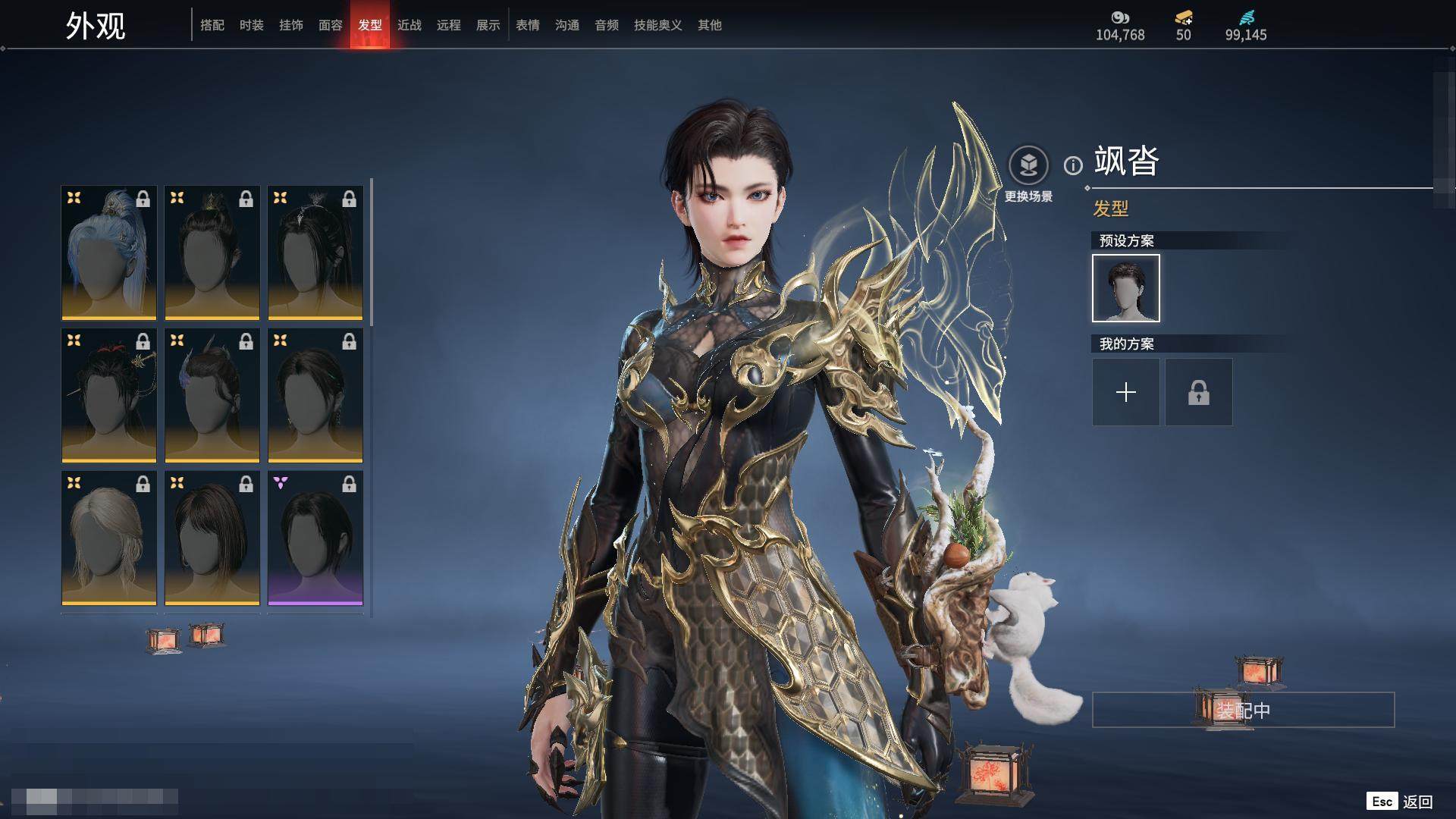The width and height of the screenshot is (1456, 819).
Task: Open the 表情 tab
Action: tap(528, 25)
